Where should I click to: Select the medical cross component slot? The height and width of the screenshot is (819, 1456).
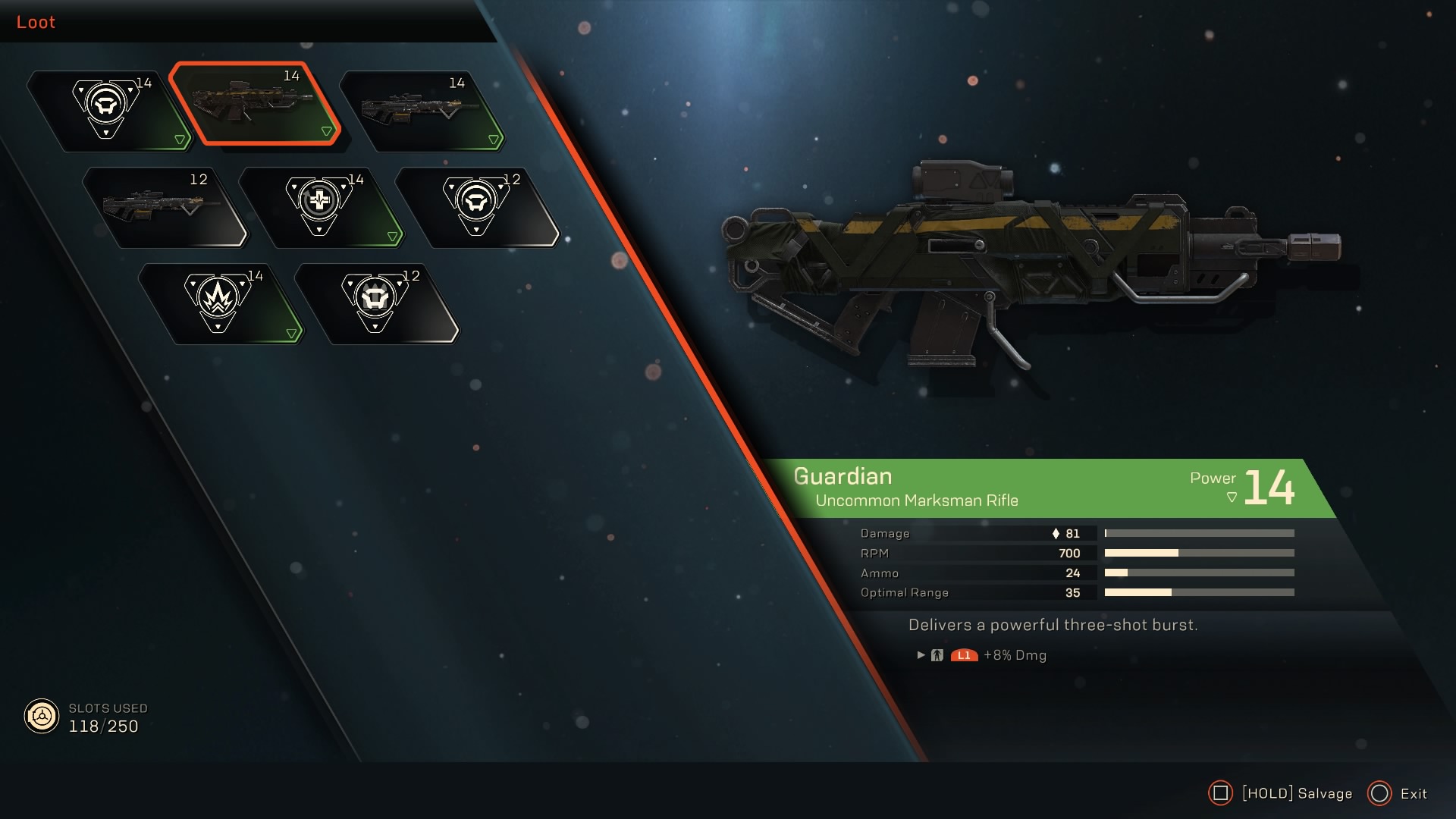click(319, 207)
